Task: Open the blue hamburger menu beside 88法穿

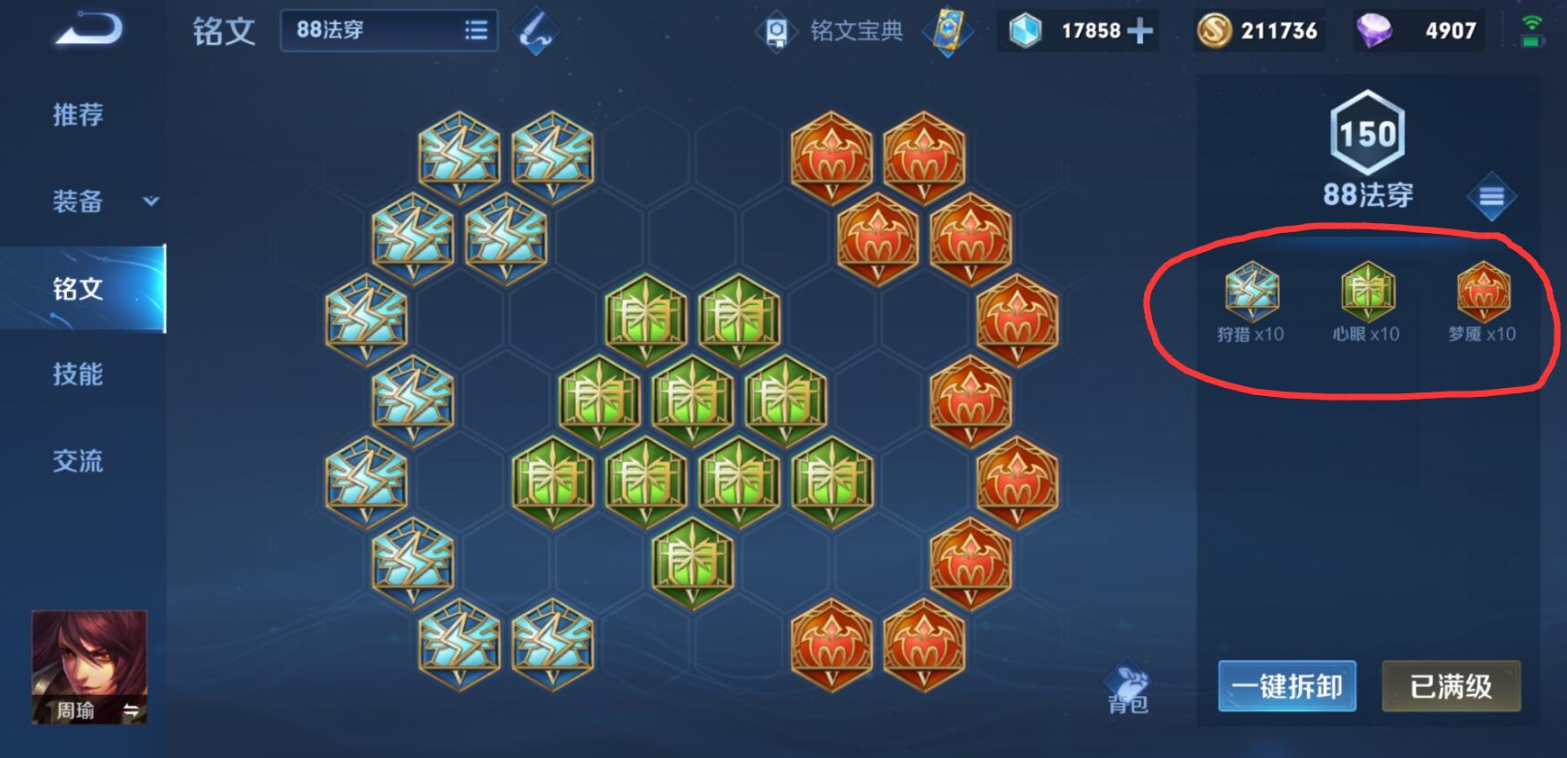Action: [x=1491, y=197]
